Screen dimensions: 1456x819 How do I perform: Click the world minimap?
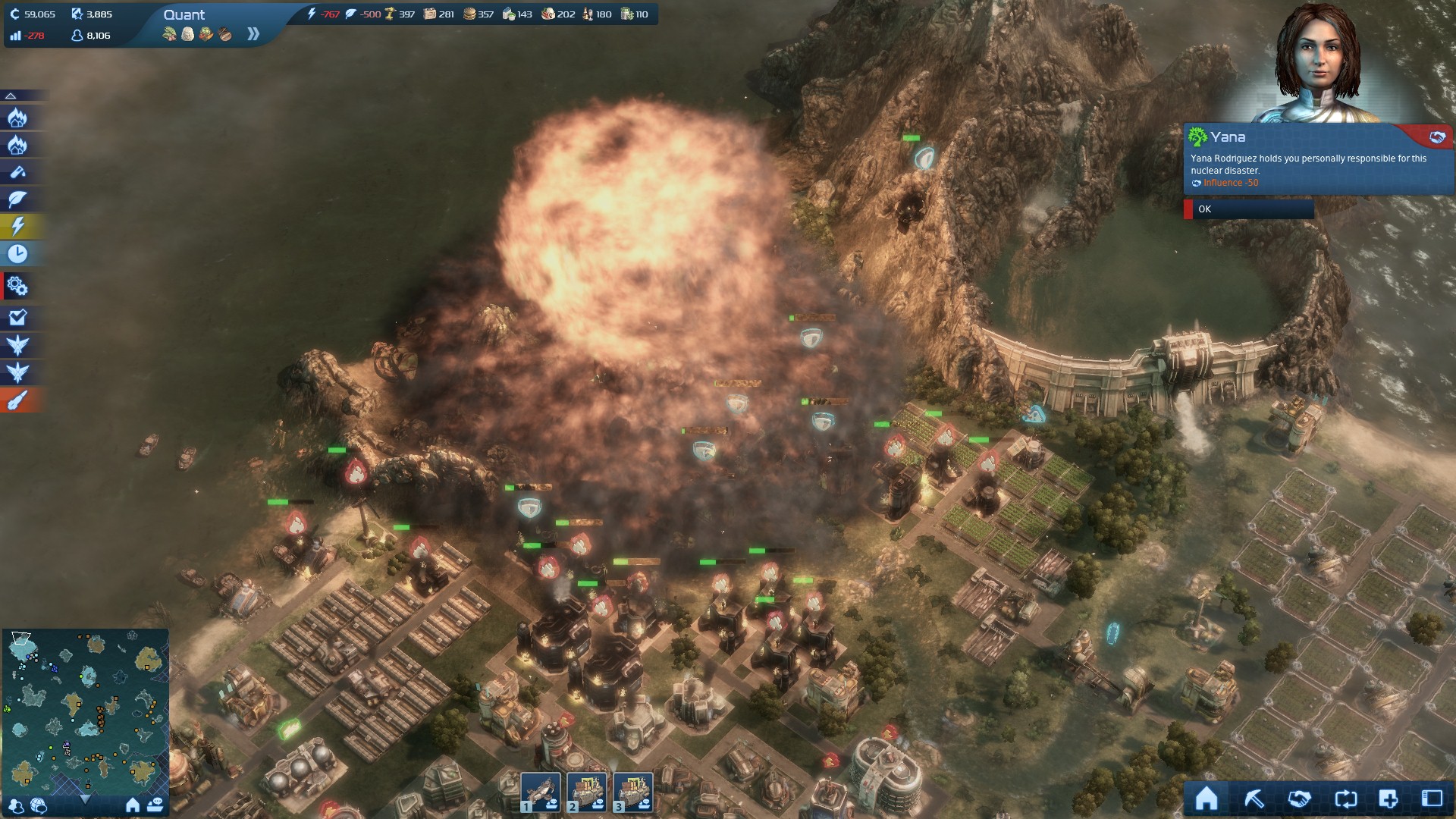[85, 709]
